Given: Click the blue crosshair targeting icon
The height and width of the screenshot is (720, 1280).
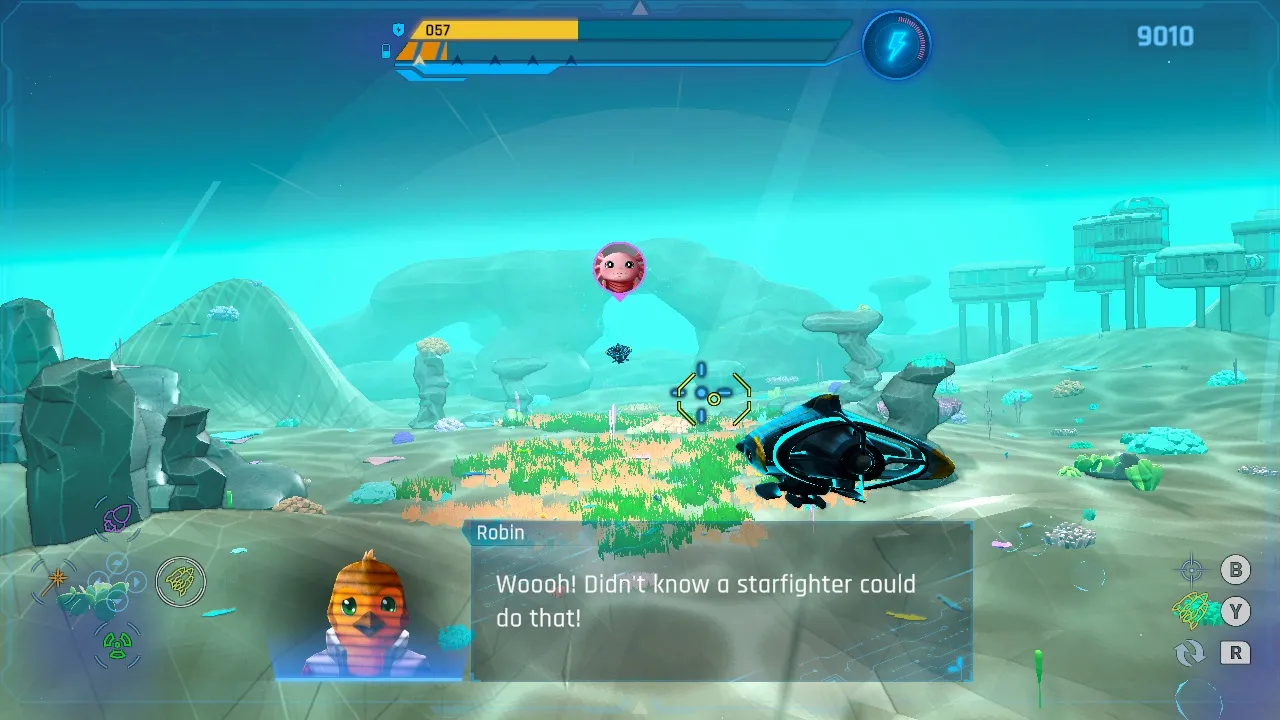Looking at the screenshot, I should tap(1191, 571).
